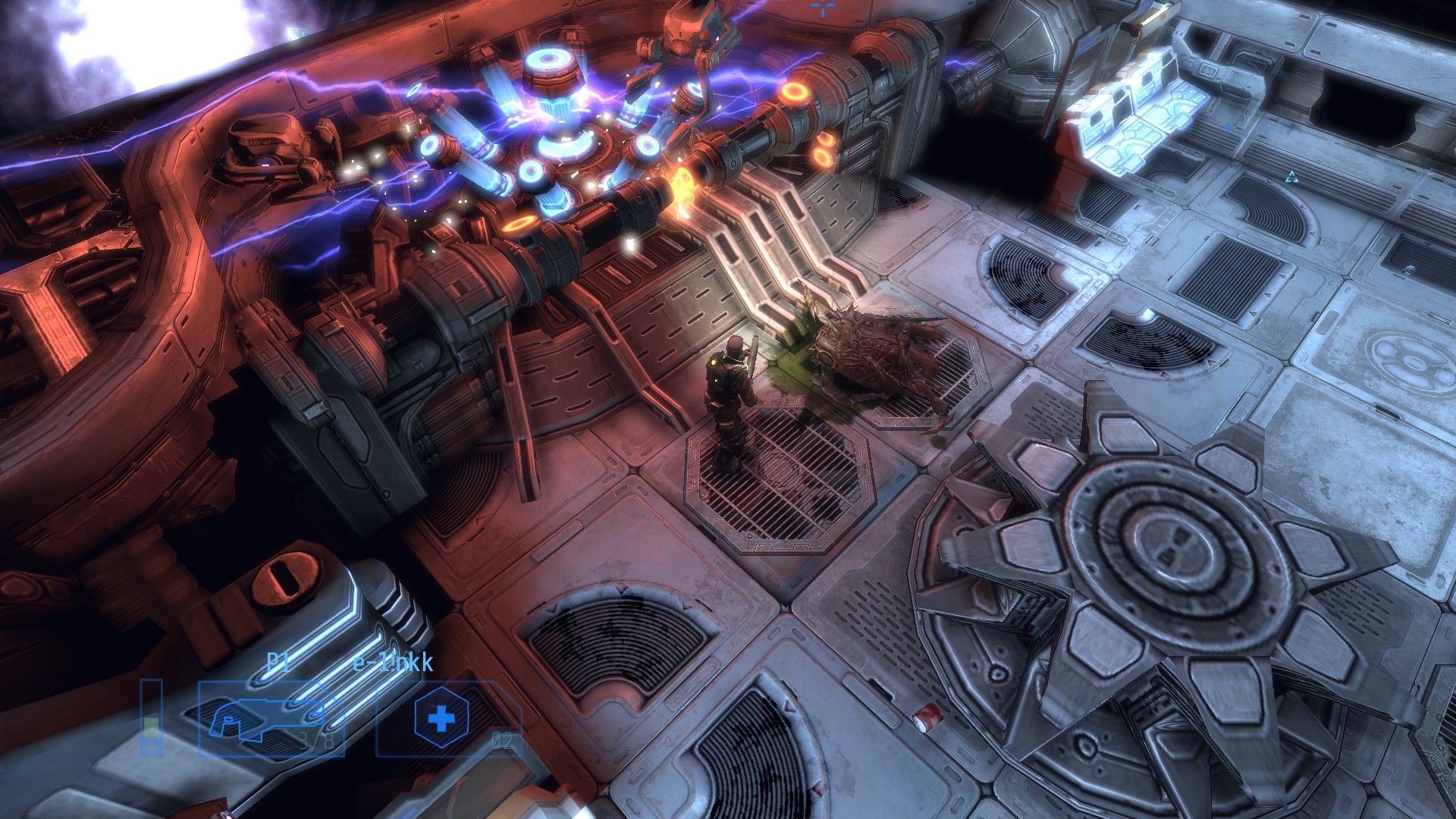1456x819 pixels.
Task: Click the small medkit icon below the health bar
Action: (151, 748)
